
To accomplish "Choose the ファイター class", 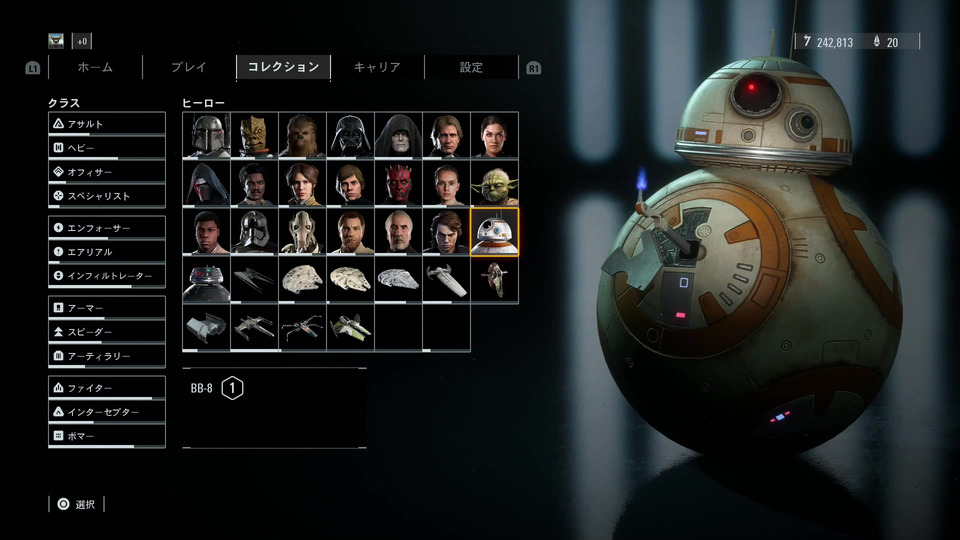I will [107, 388].
